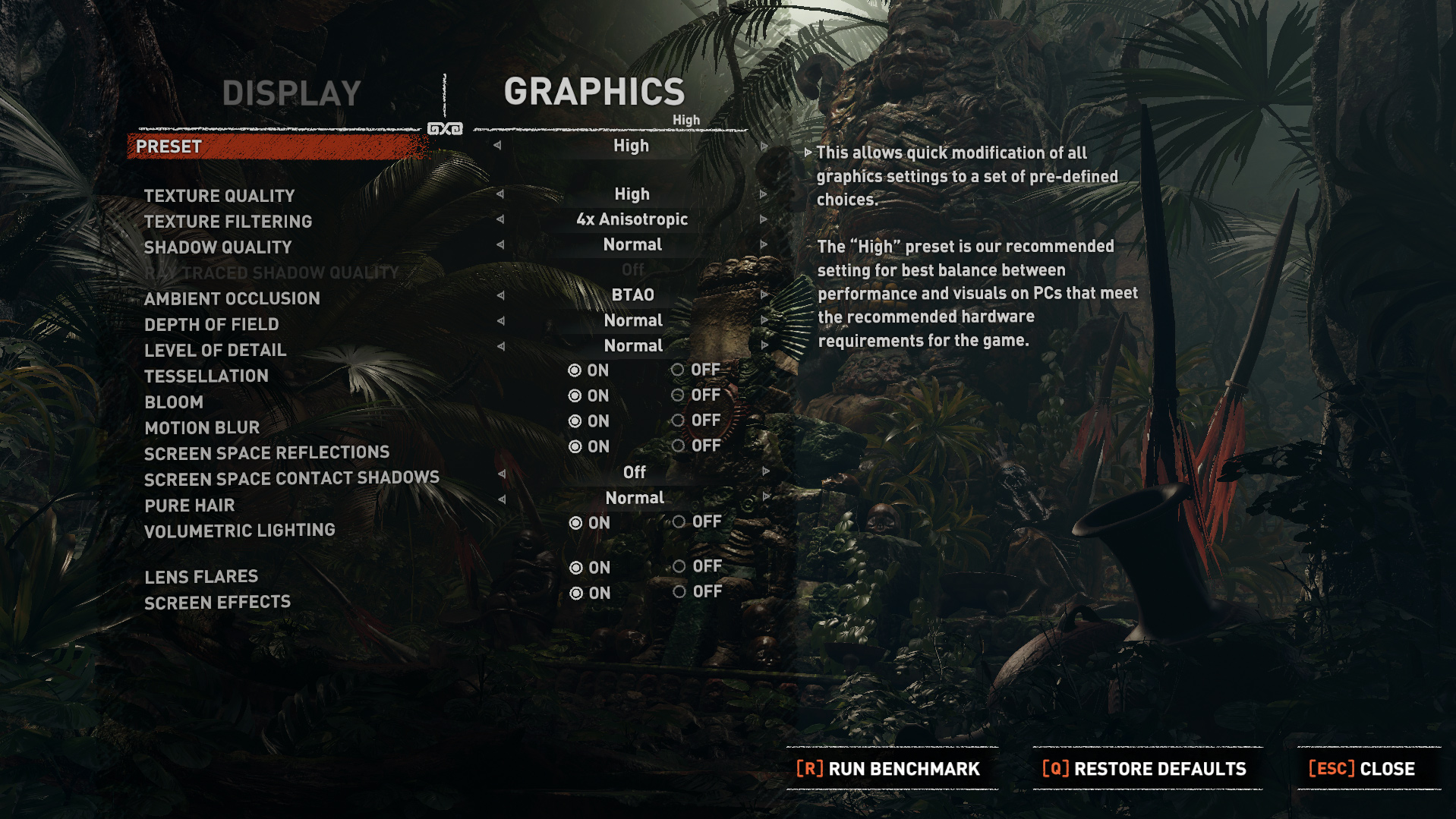This screenshot has width=1456, height=819.
Task: Select the Lens Flares ON option
Action: pos(576,568)
